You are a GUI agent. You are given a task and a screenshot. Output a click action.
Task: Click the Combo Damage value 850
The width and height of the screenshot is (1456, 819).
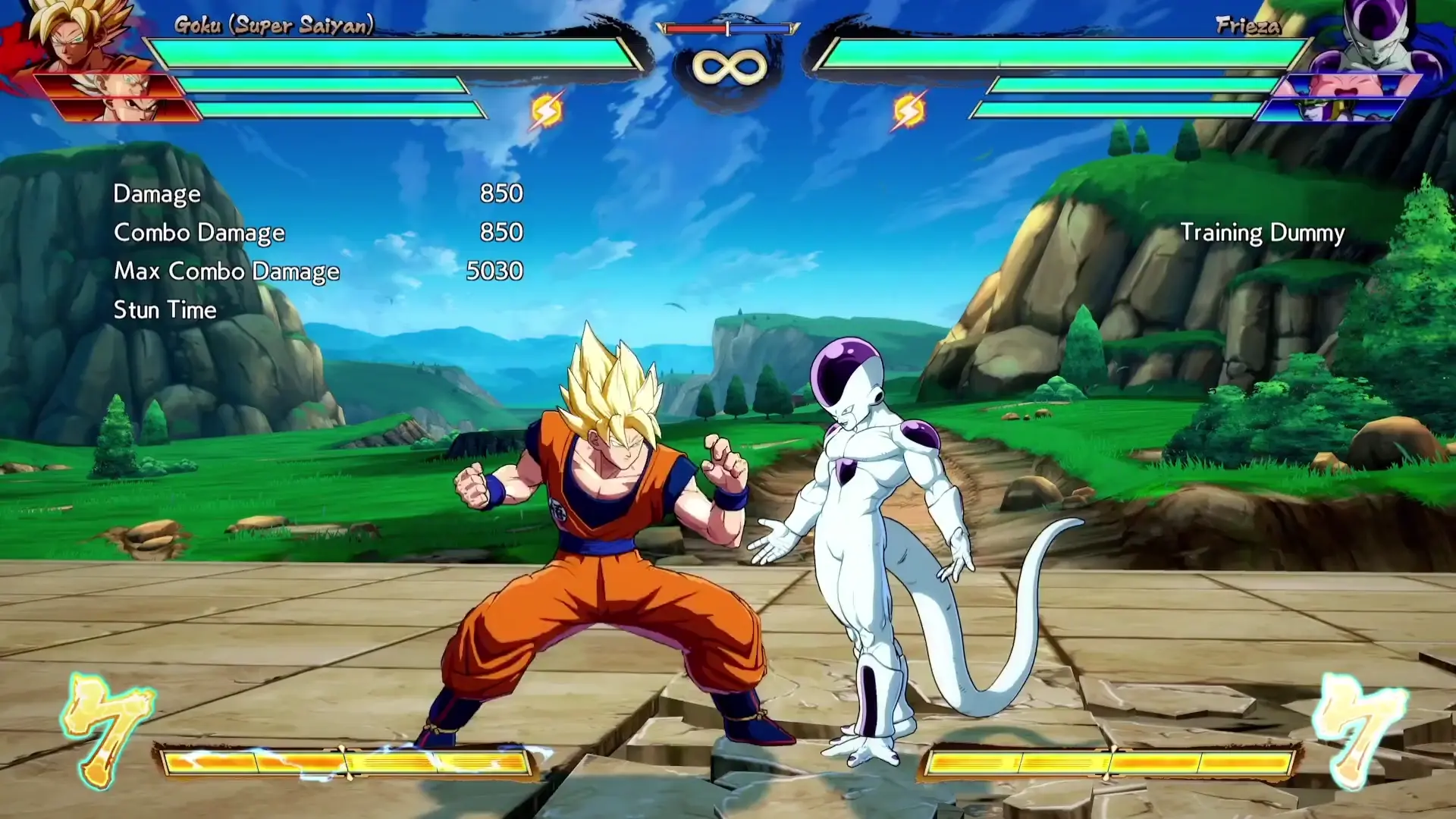[x=503, y=232]
